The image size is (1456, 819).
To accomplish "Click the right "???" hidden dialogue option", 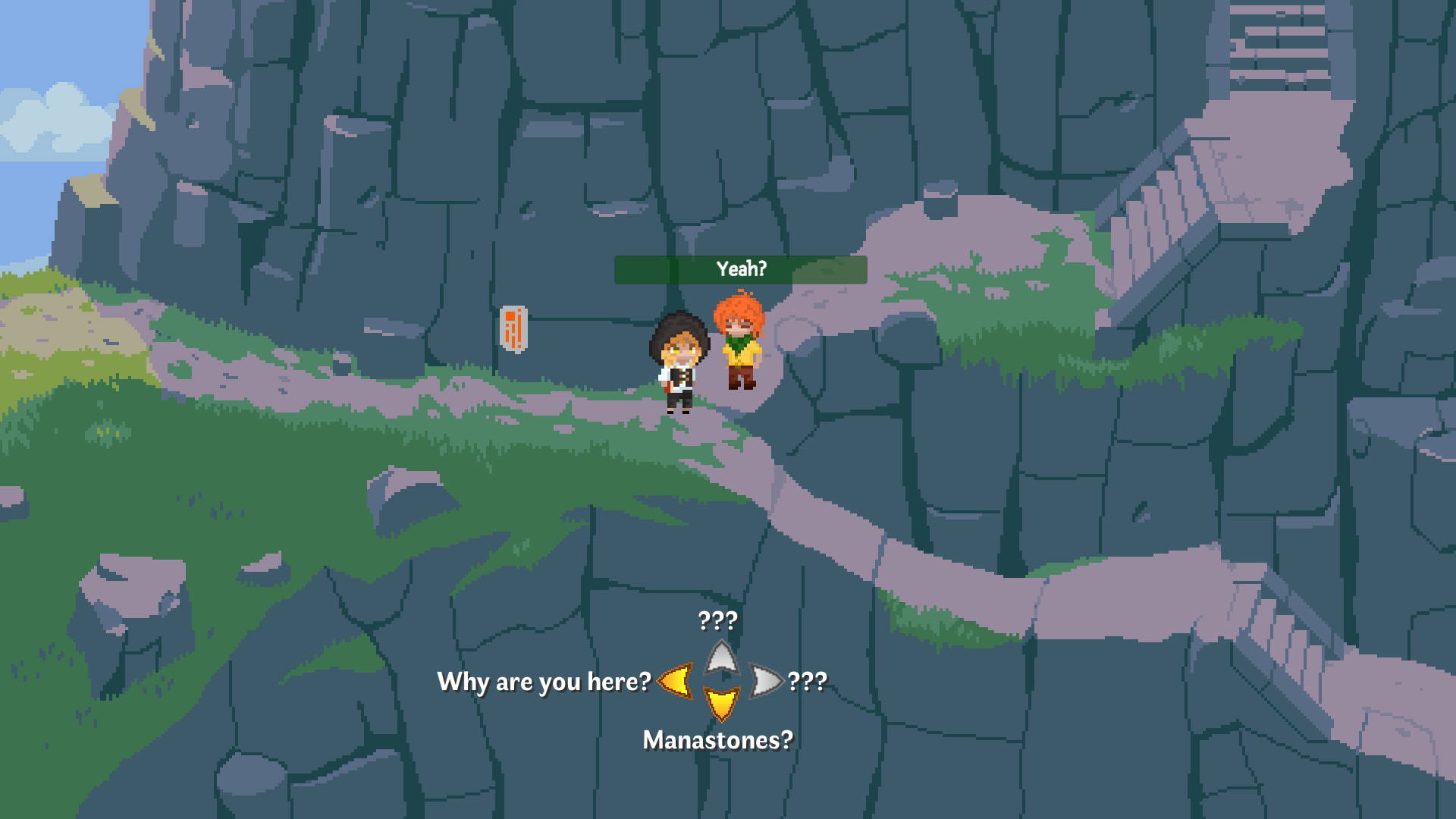I will (x=806, y=682).
